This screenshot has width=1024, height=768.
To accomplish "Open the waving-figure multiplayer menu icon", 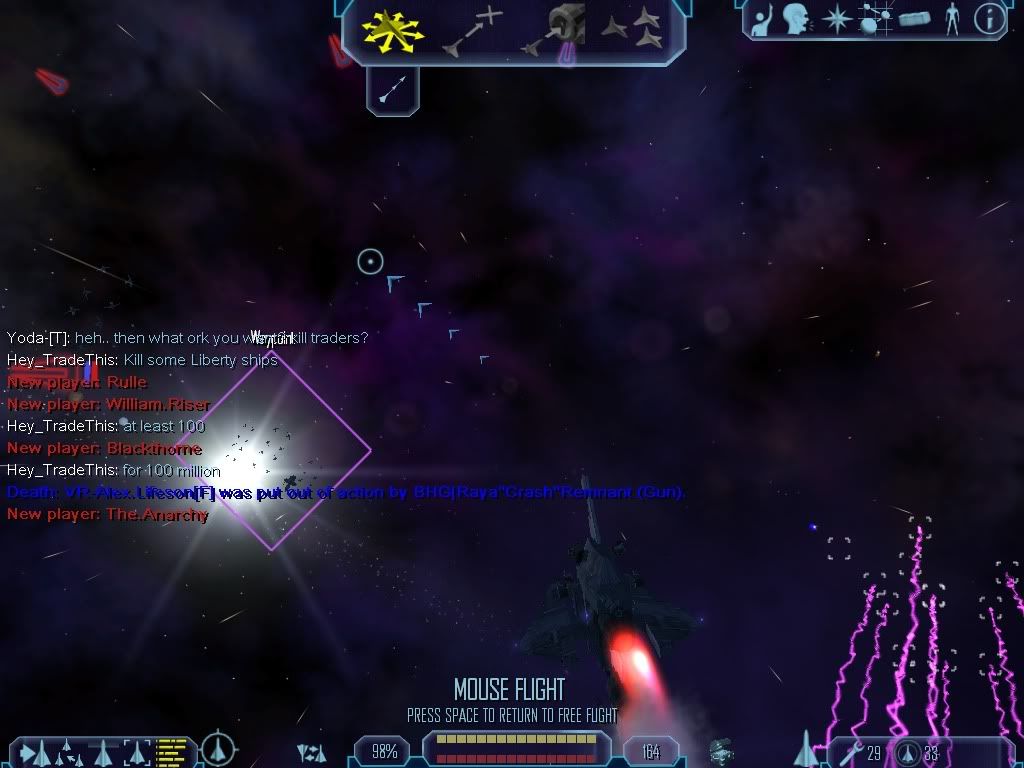I will point(760,18).
